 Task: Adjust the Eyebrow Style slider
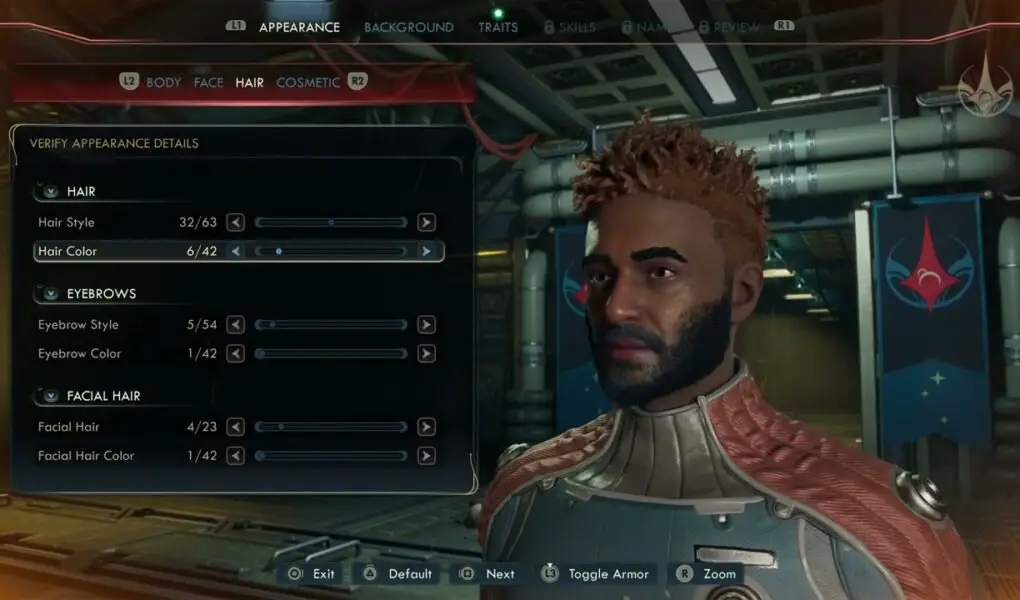point(331,325)
